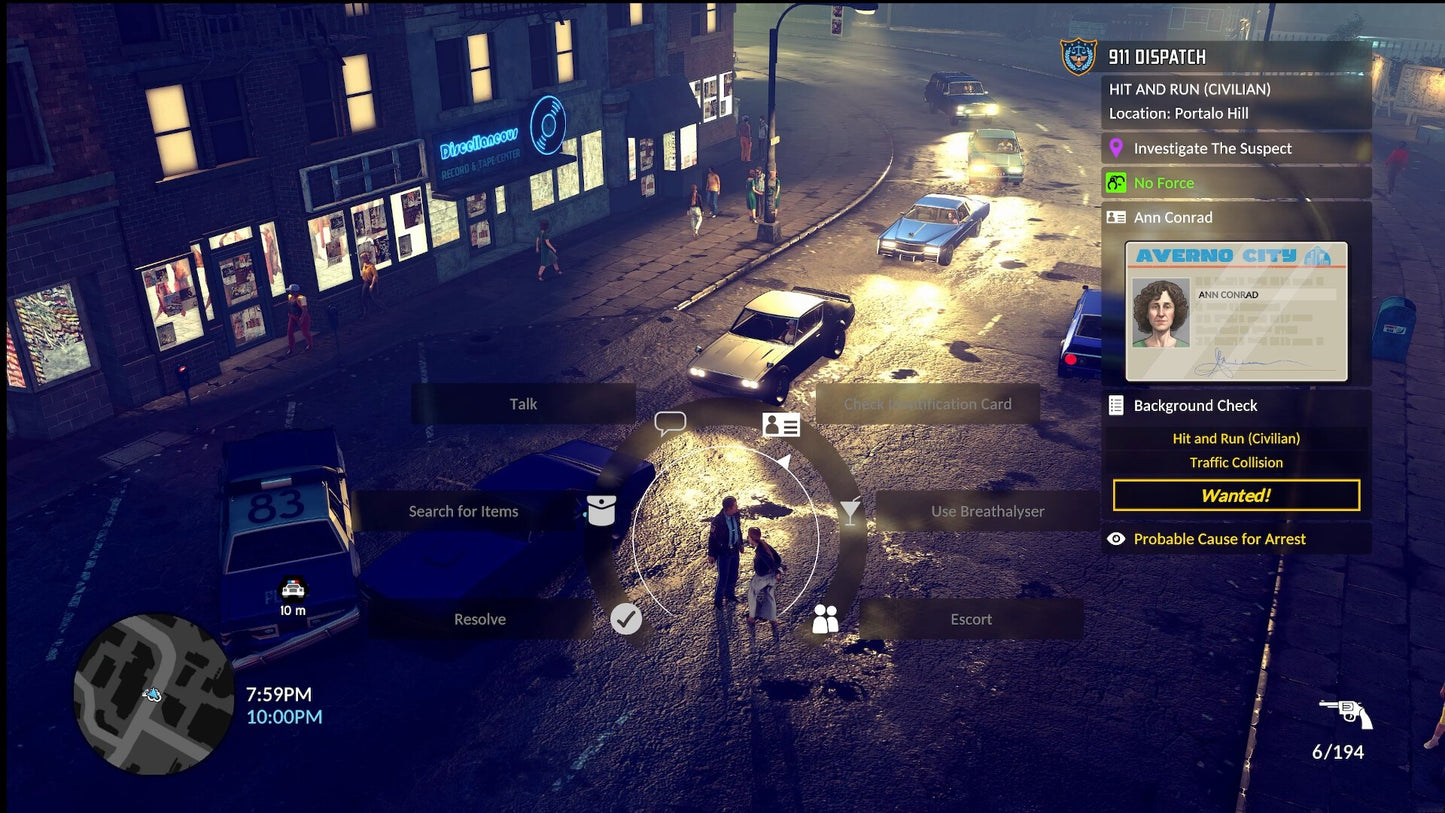Image resolution: width=1445 pixels, height=813 pixels.
Task: Click the Investigate The Suspect pin icon
Action: [x=1117, y=148]
